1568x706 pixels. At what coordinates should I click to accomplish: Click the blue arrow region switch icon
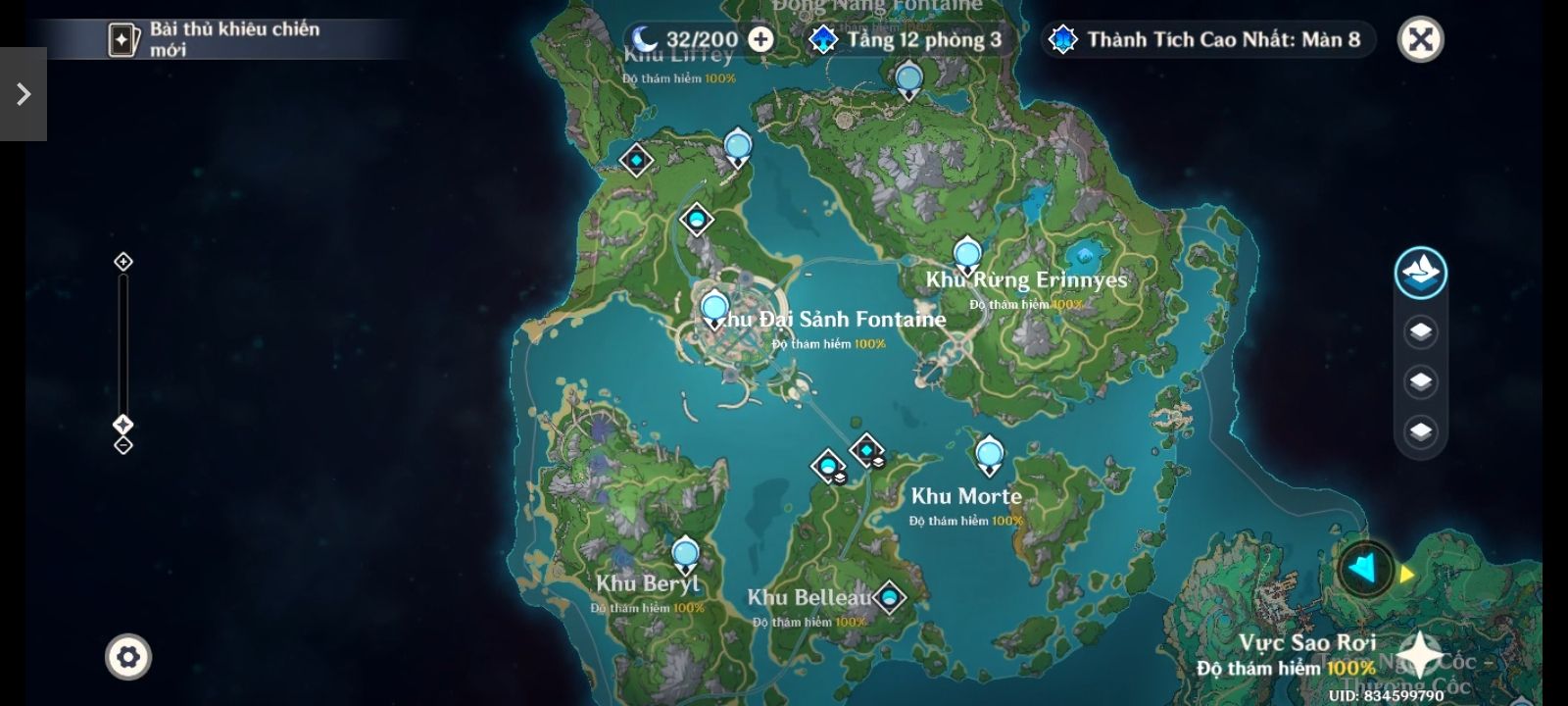click(x=1365, y=568)
